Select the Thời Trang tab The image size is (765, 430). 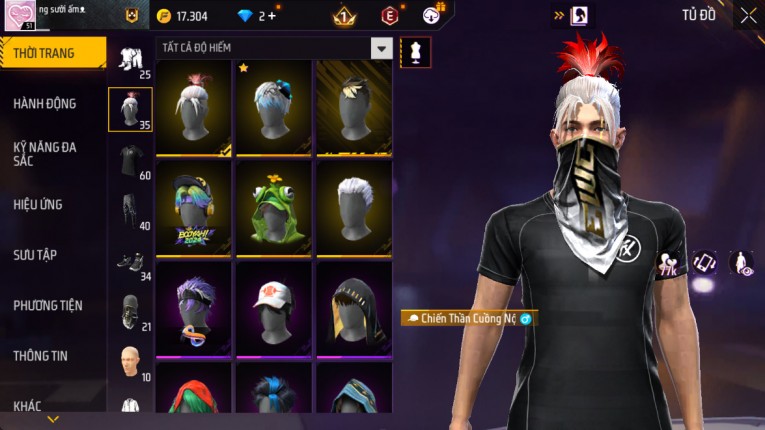pos(44,53)
